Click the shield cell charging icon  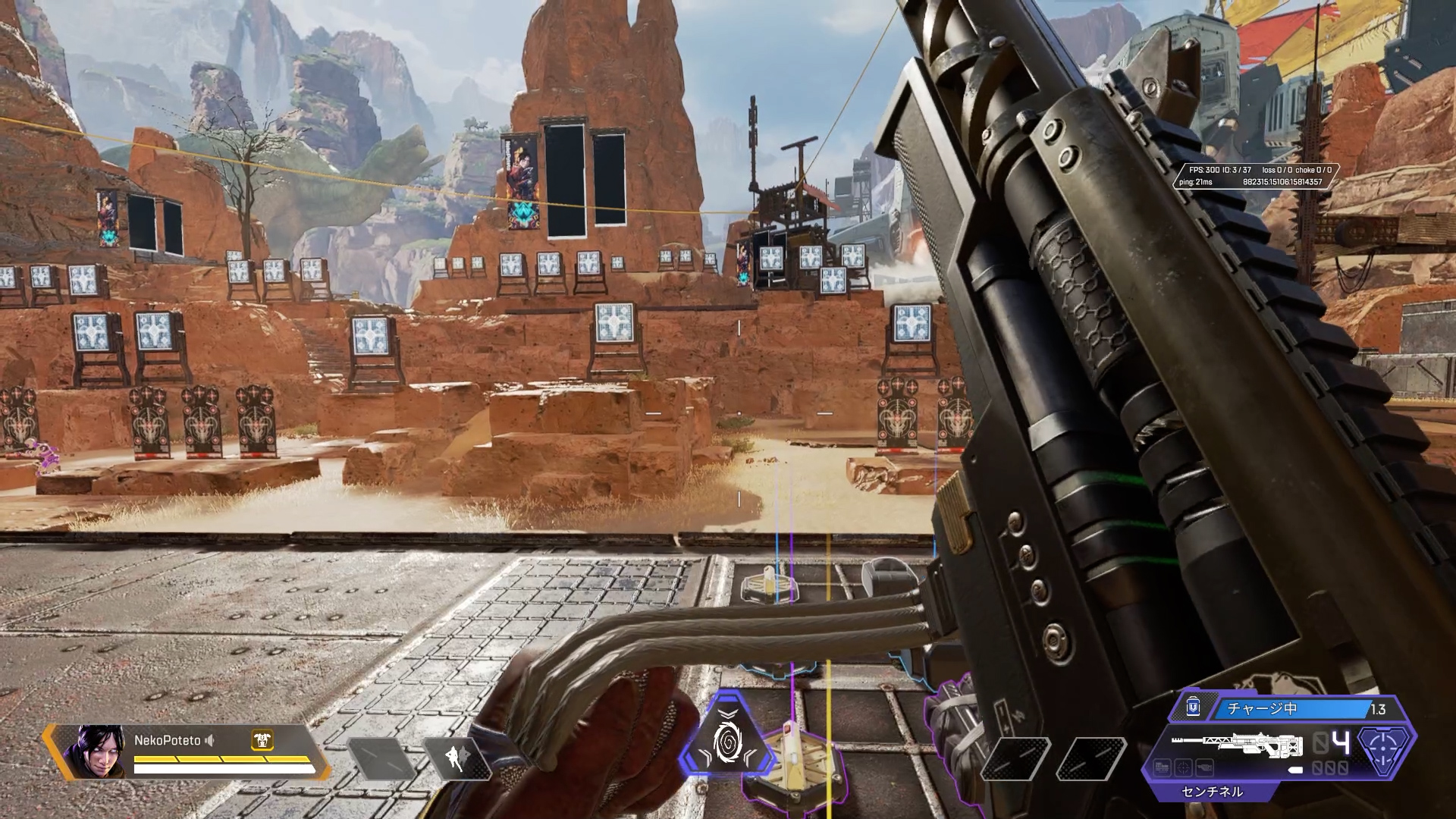1193,708
